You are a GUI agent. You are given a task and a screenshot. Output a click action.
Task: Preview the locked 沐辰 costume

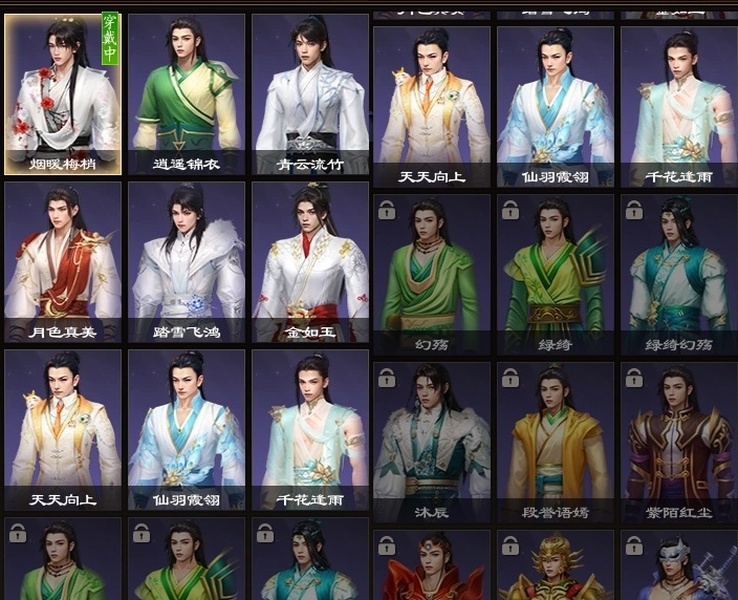[x=432, y=442]
